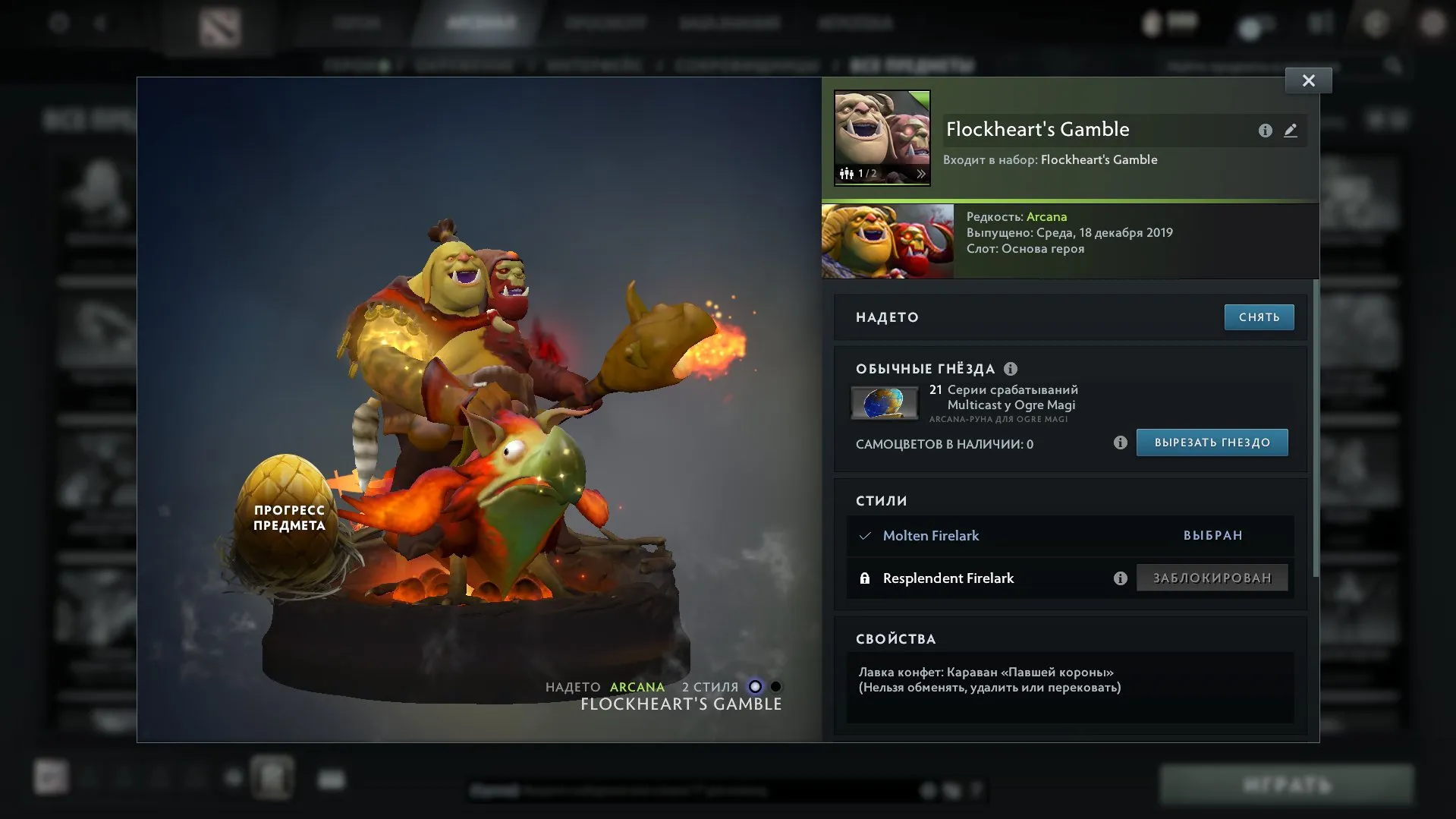This screenshot has height=819, width=1456.
Task: Click the info icon beside САМОЦВЕТОВ В НАЛИЧИИ
Action: point(1120,443)
